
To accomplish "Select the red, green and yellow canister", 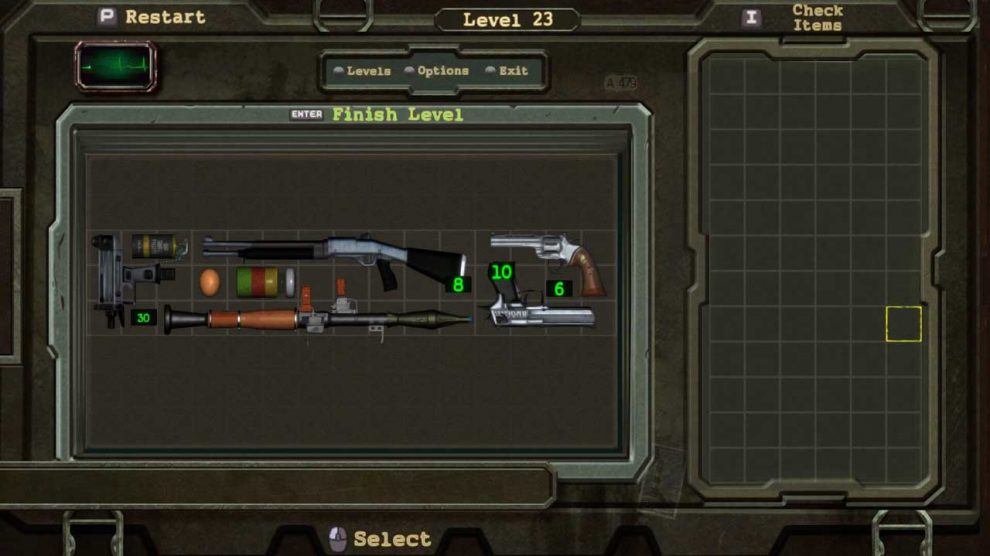I will coord(259,281).
